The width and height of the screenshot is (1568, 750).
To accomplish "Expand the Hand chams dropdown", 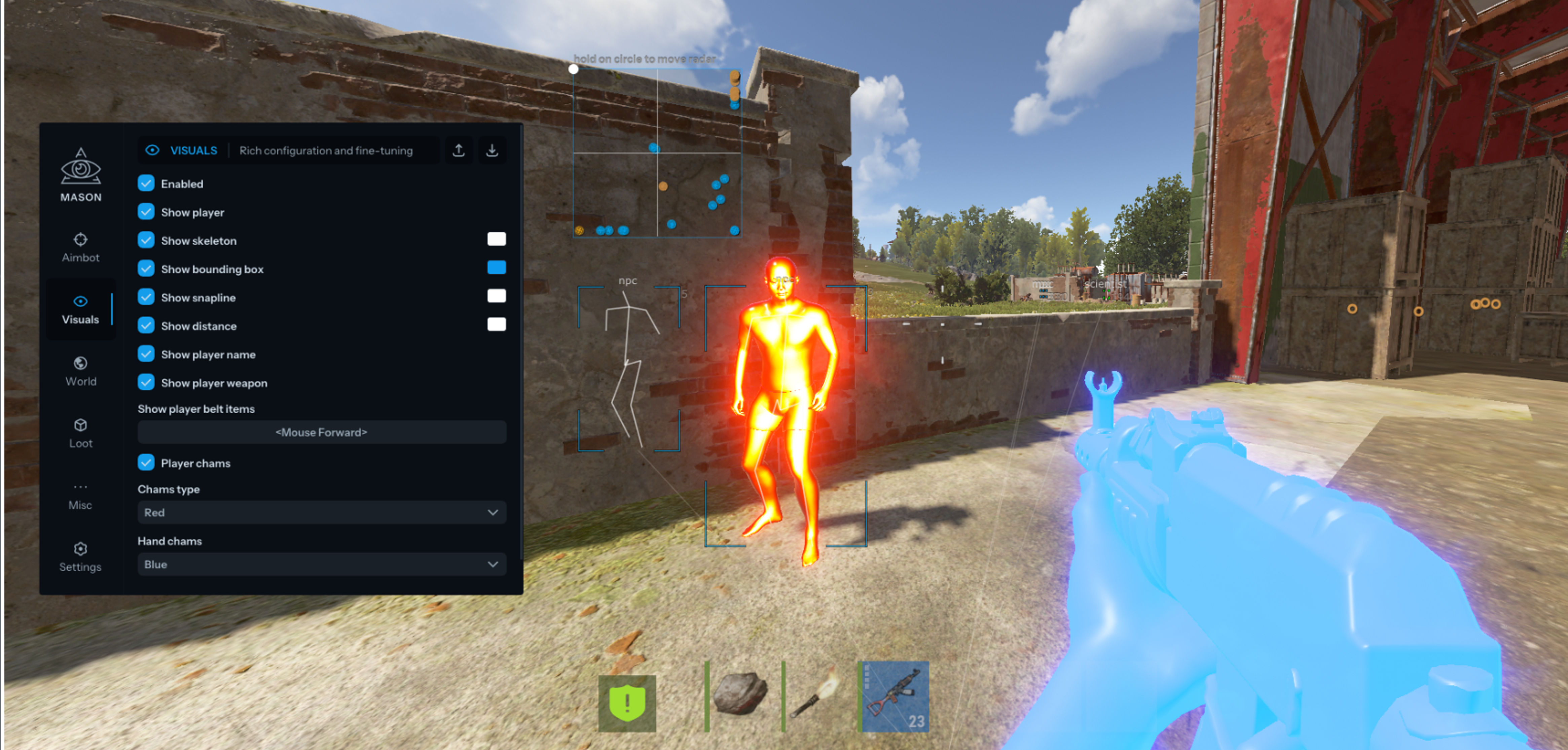I will tap(321, 564).
